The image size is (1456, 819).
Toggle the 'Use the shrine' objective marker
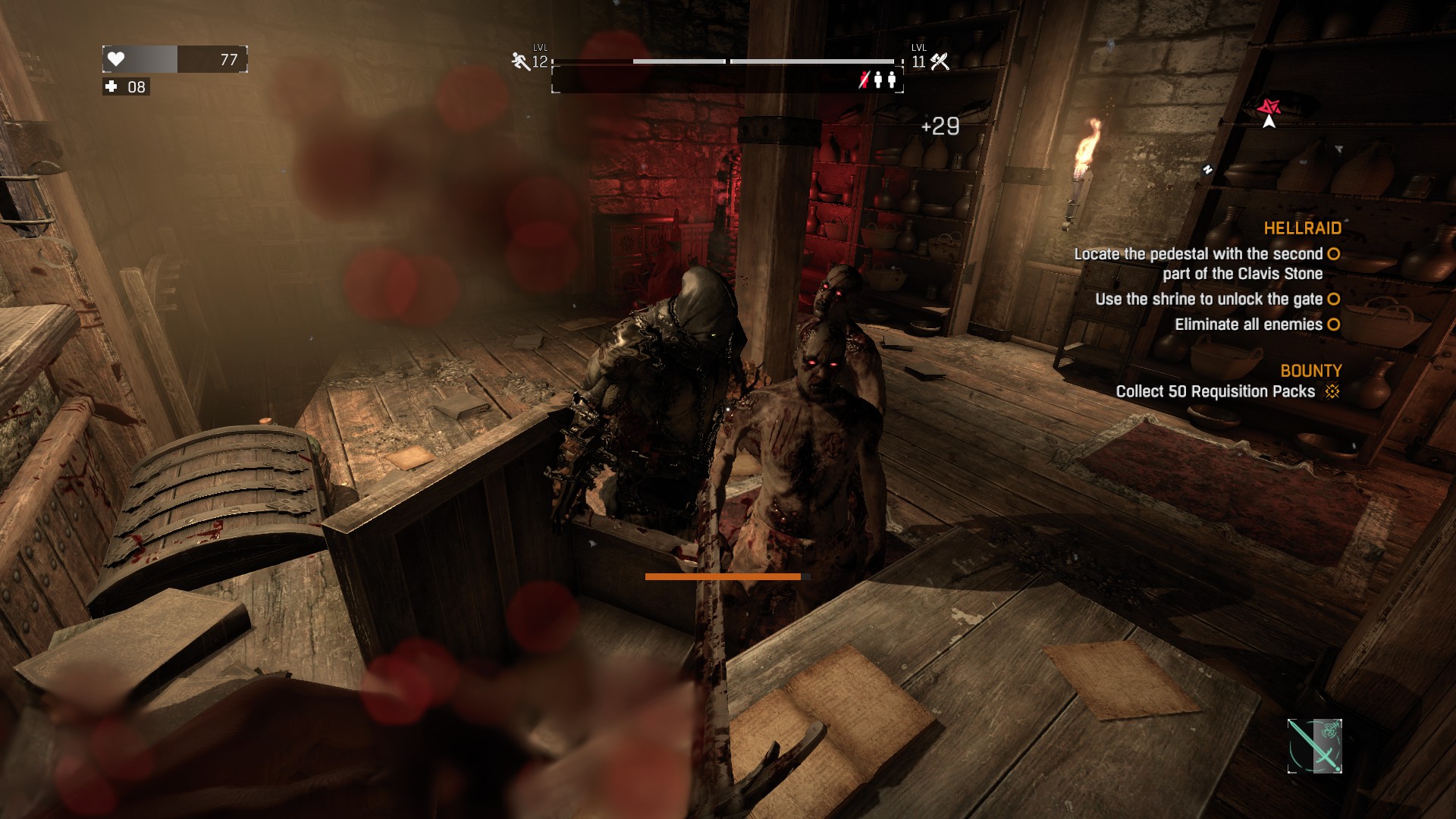[1333, 300]
